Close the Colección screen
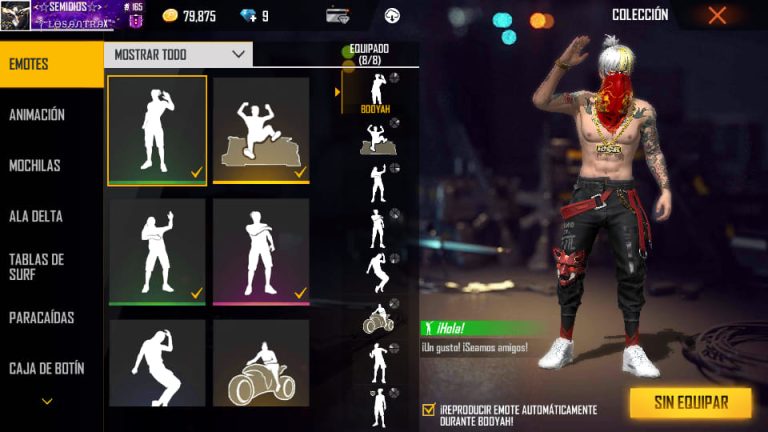This screenshot has height=432, width=768. coord(717,15)
